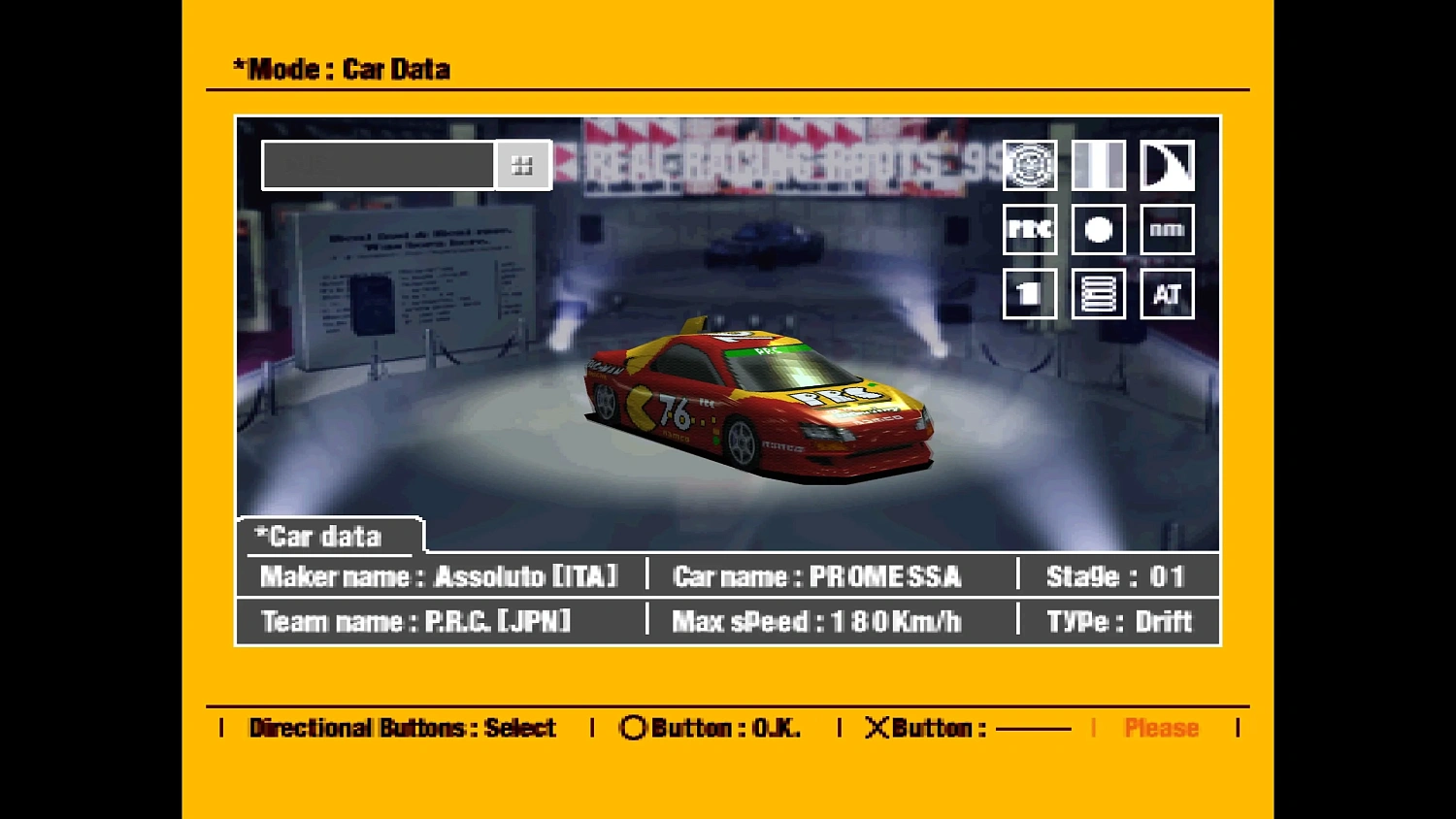The height and width of the screenshot is (819, 1456).
Task: Toggle the grid icon beside the name field
Action: point(523,164)
